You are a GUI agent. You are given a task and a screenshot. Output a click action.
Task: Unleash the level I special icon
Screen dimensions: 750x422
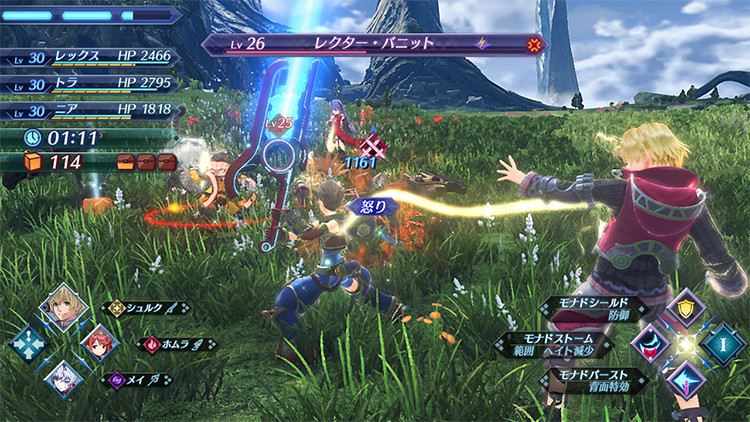724,343
